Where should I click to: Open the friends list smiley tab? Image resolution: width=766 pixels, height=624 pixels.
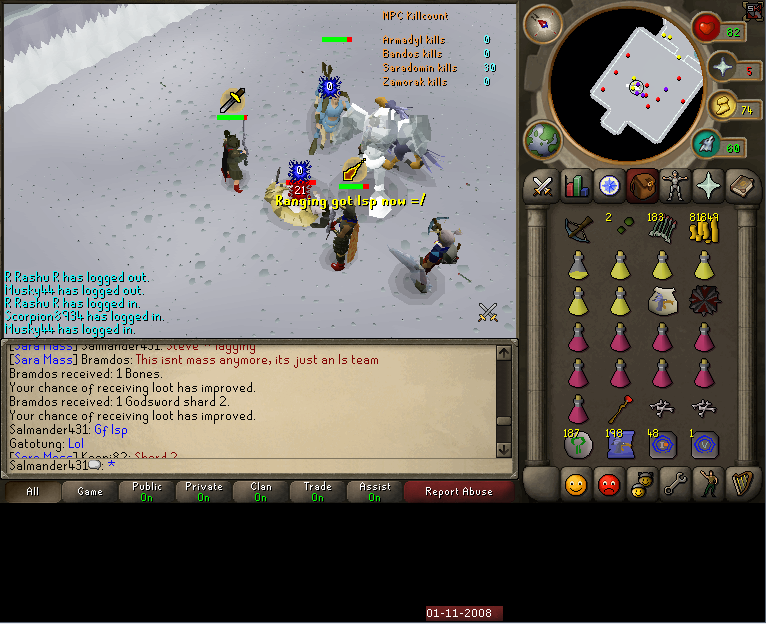[576, 485]
